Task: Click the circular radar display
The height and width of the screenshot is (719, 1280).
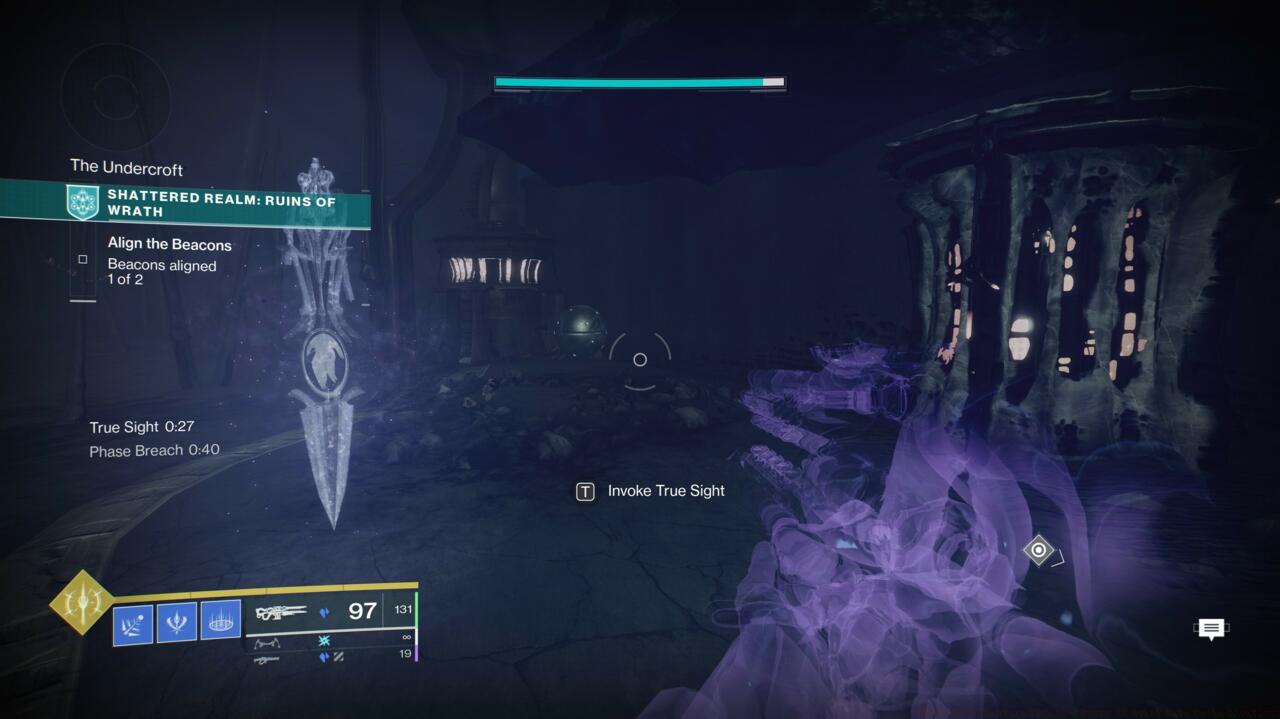Action: [113, 97]
